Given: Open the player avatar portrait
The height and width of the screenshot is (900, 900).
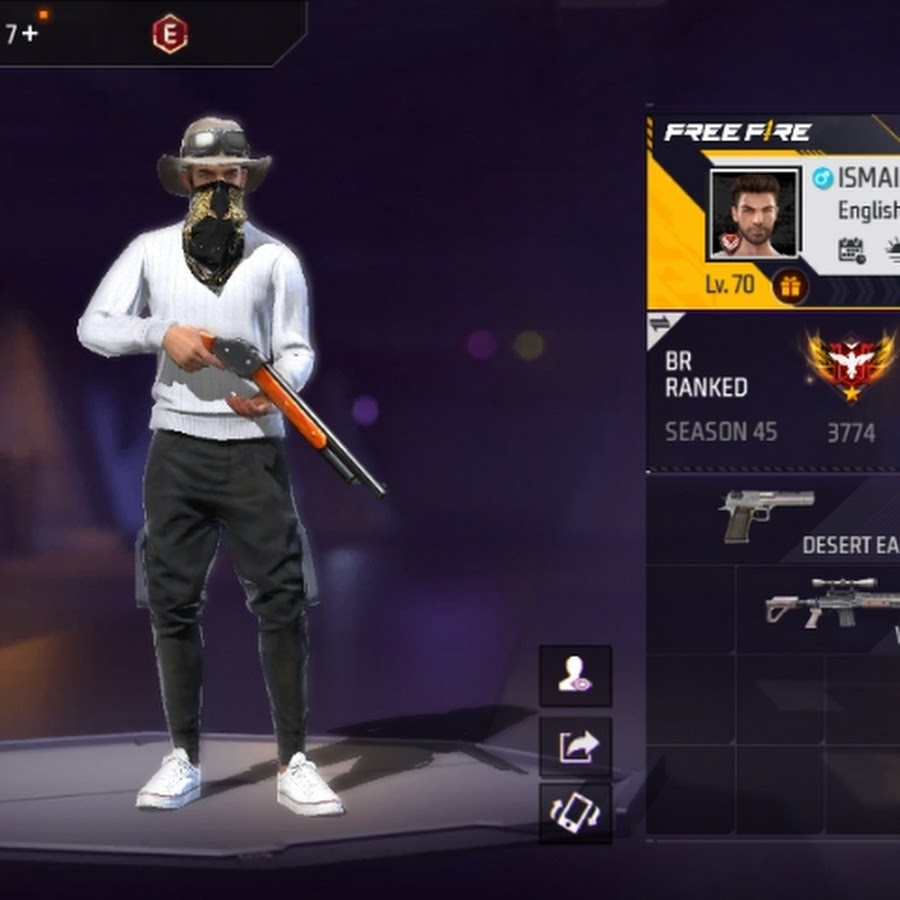Looking at the screenshot, I should click(x=754, y=214).
